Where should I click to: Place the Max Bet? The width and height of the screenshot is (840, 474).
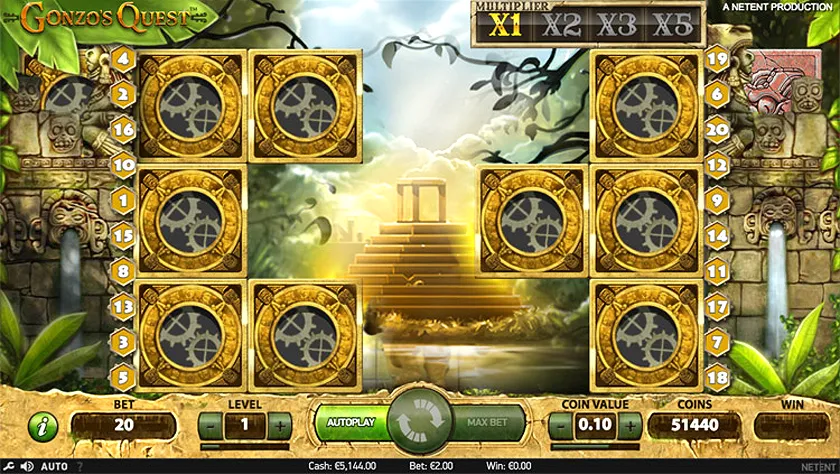(x=489, y=422)
